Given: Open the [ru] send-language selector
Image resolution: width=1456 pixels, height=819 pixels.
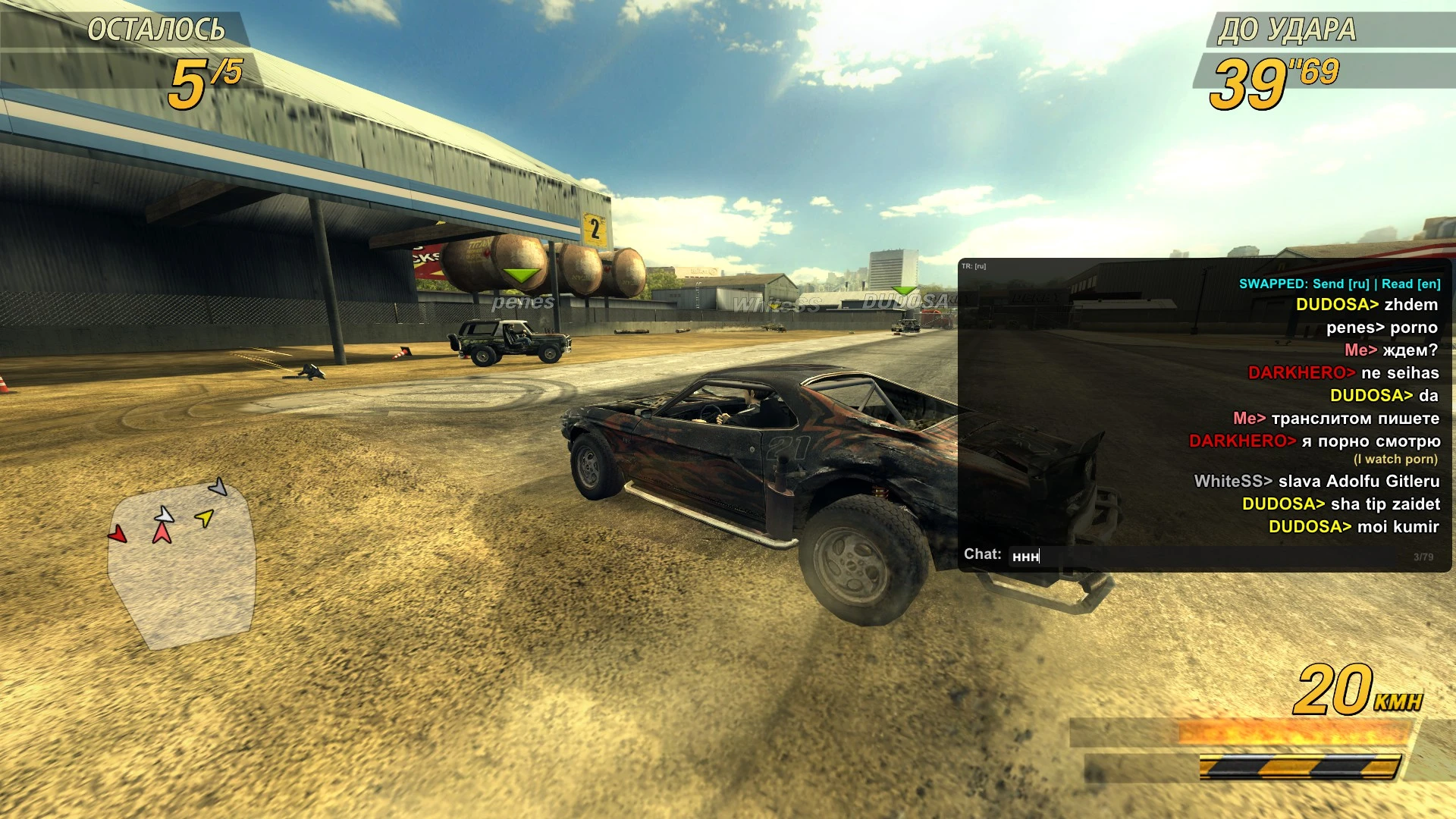Looking at the screenshot, I should (x=1357, y=284).
